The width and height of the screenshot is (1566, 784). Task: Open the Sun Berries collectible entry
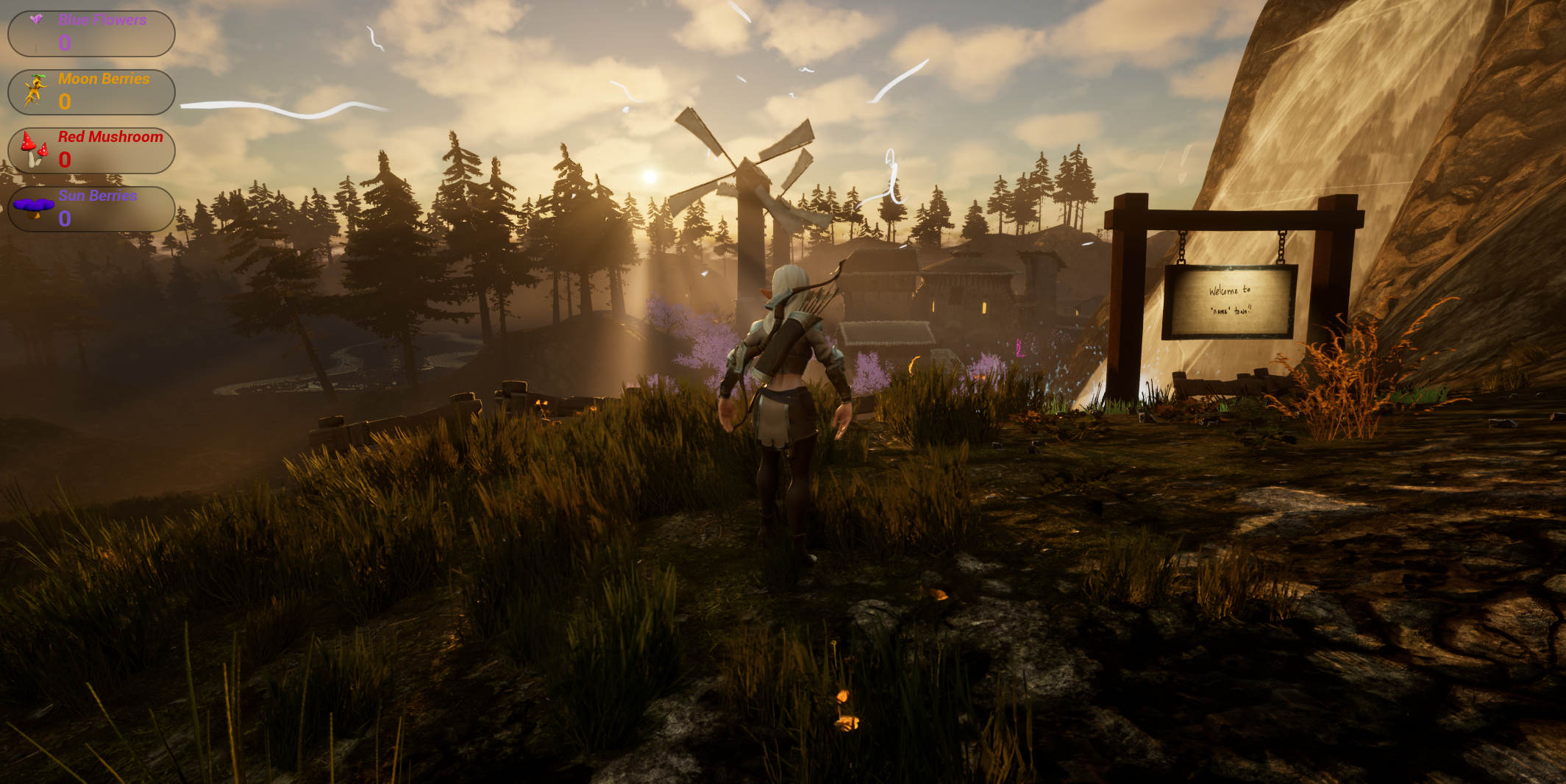point(91,209)
